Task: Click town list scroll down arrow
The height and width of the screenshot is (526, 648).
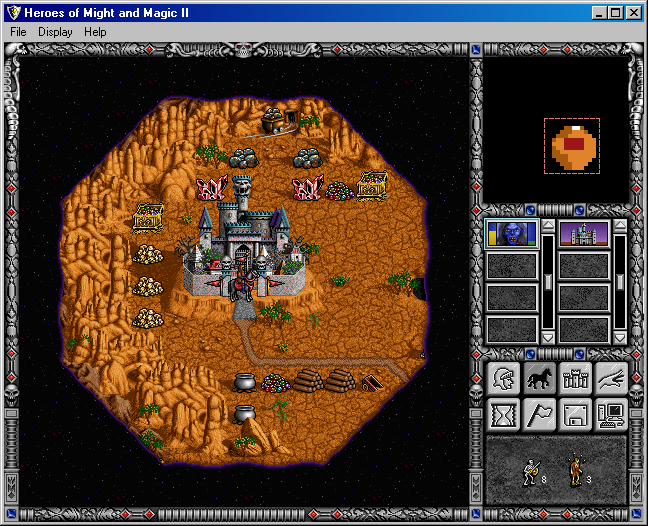Action: pos(619,338)
